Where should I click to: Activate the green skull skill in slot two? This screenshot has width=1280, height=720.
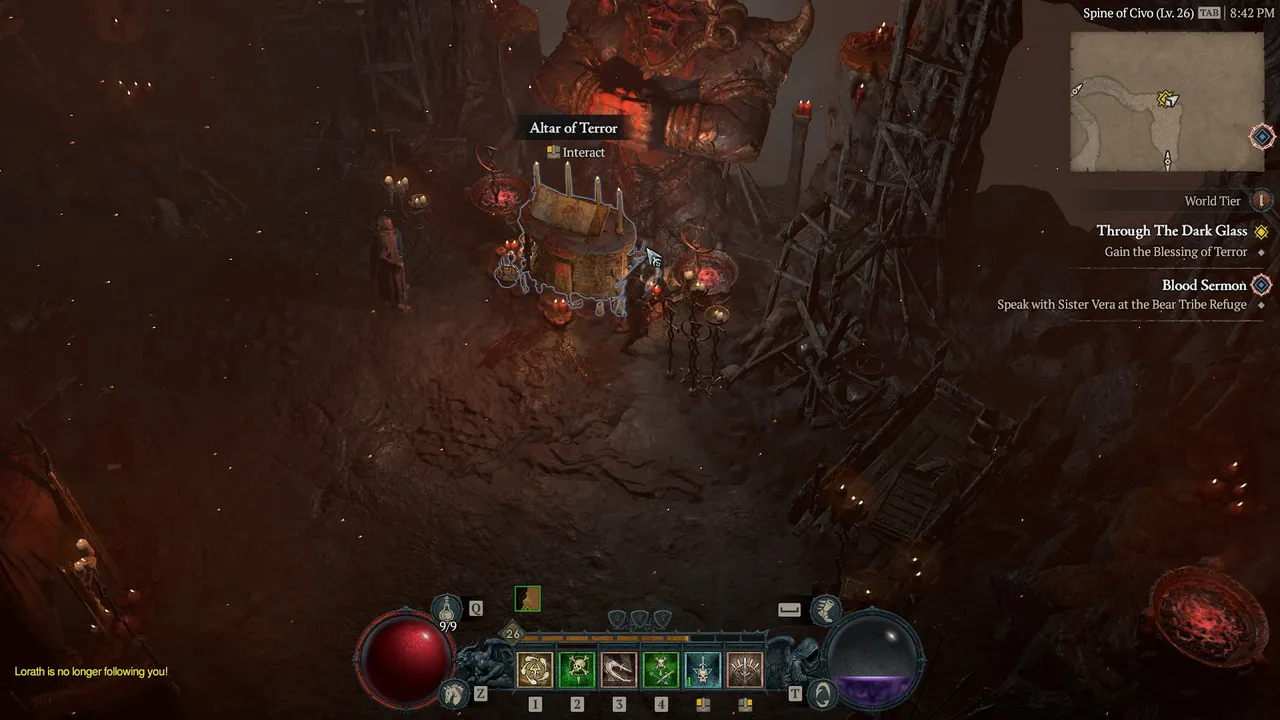coord(577,670)
